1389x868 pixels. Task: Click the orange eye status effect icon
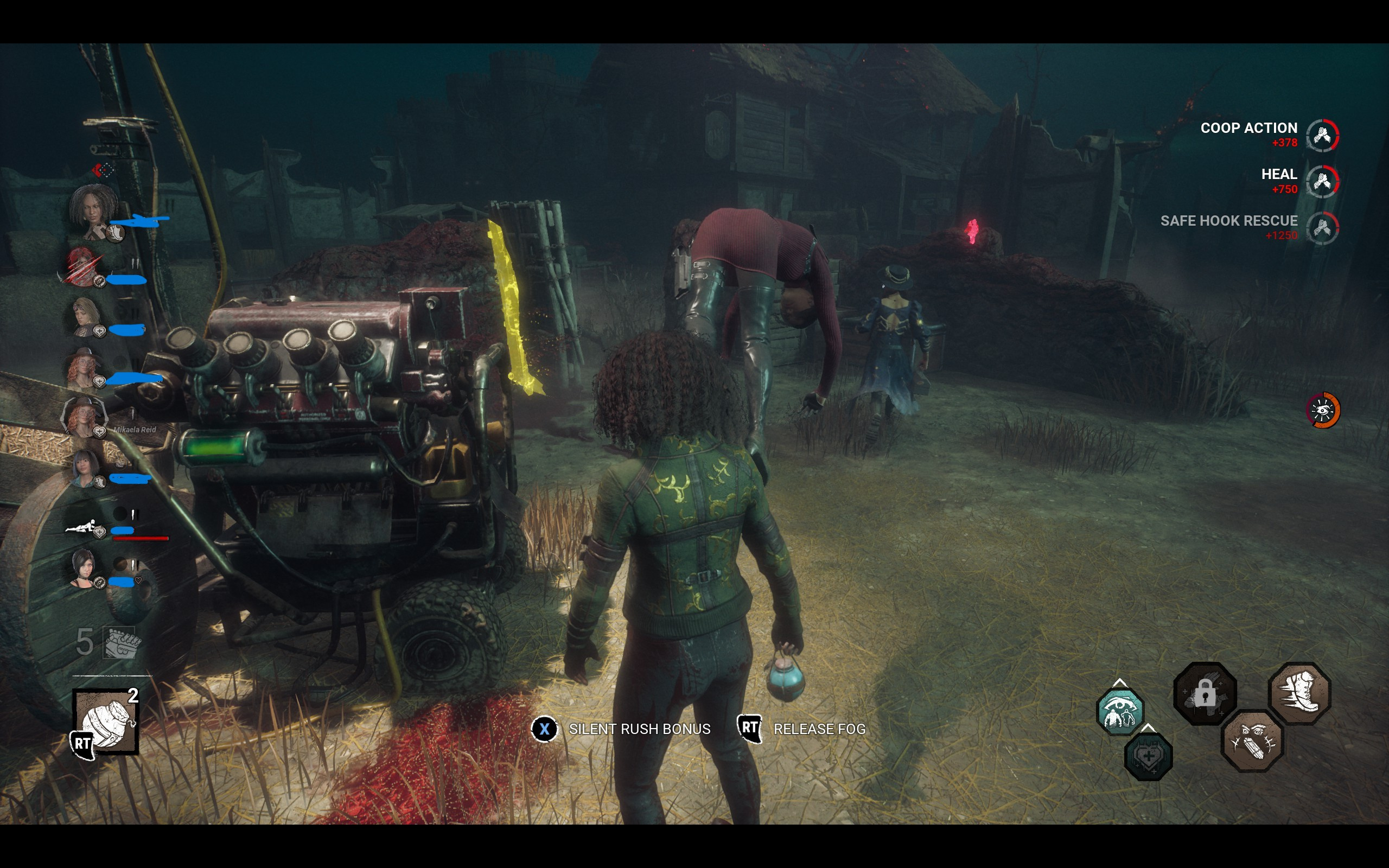tap(1323, 410)
